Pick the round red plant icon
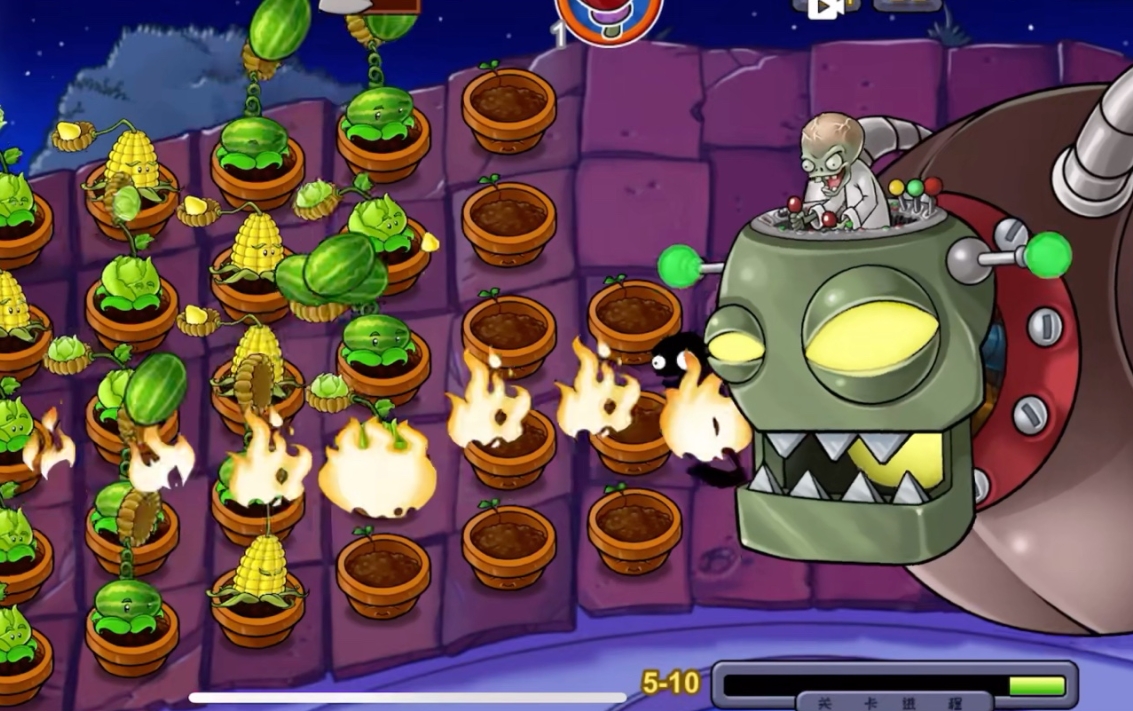This screenshot has height=711, width=1133. [x=608, y=17]
